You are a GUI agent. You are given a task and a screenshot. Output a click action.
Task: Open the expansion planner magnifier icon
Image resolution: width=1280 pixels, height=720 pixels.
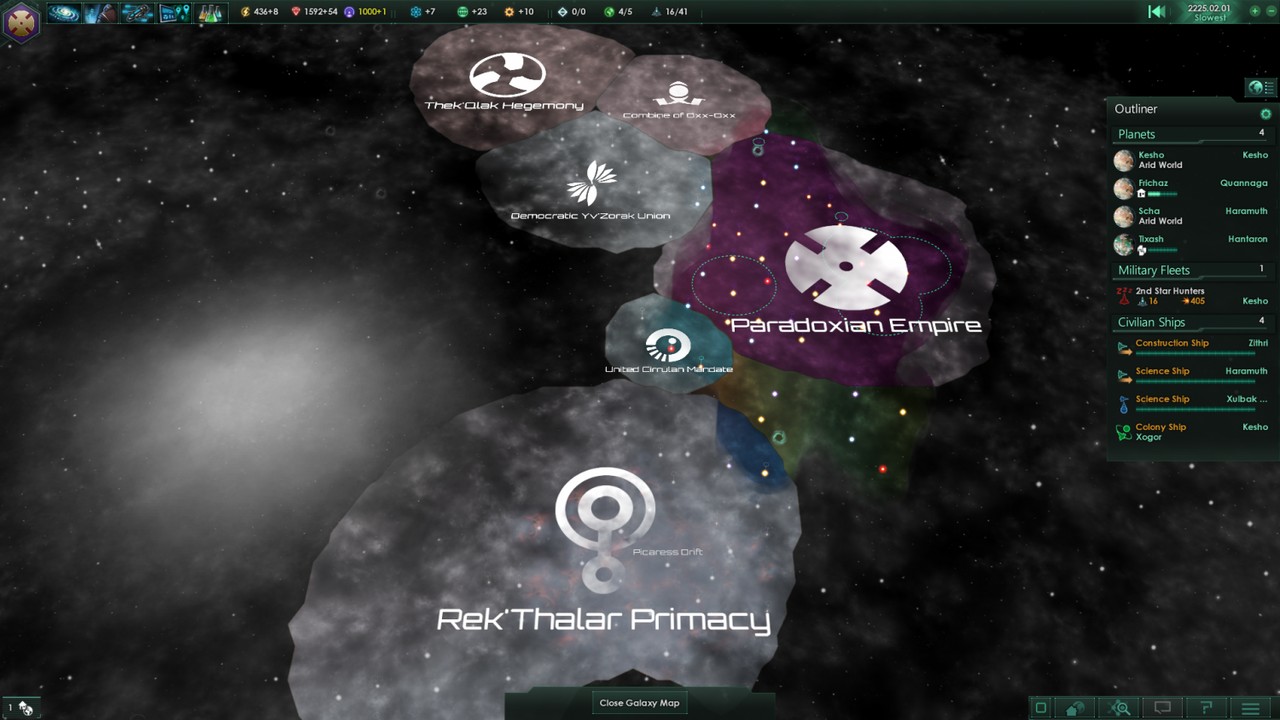(1118, 708)
